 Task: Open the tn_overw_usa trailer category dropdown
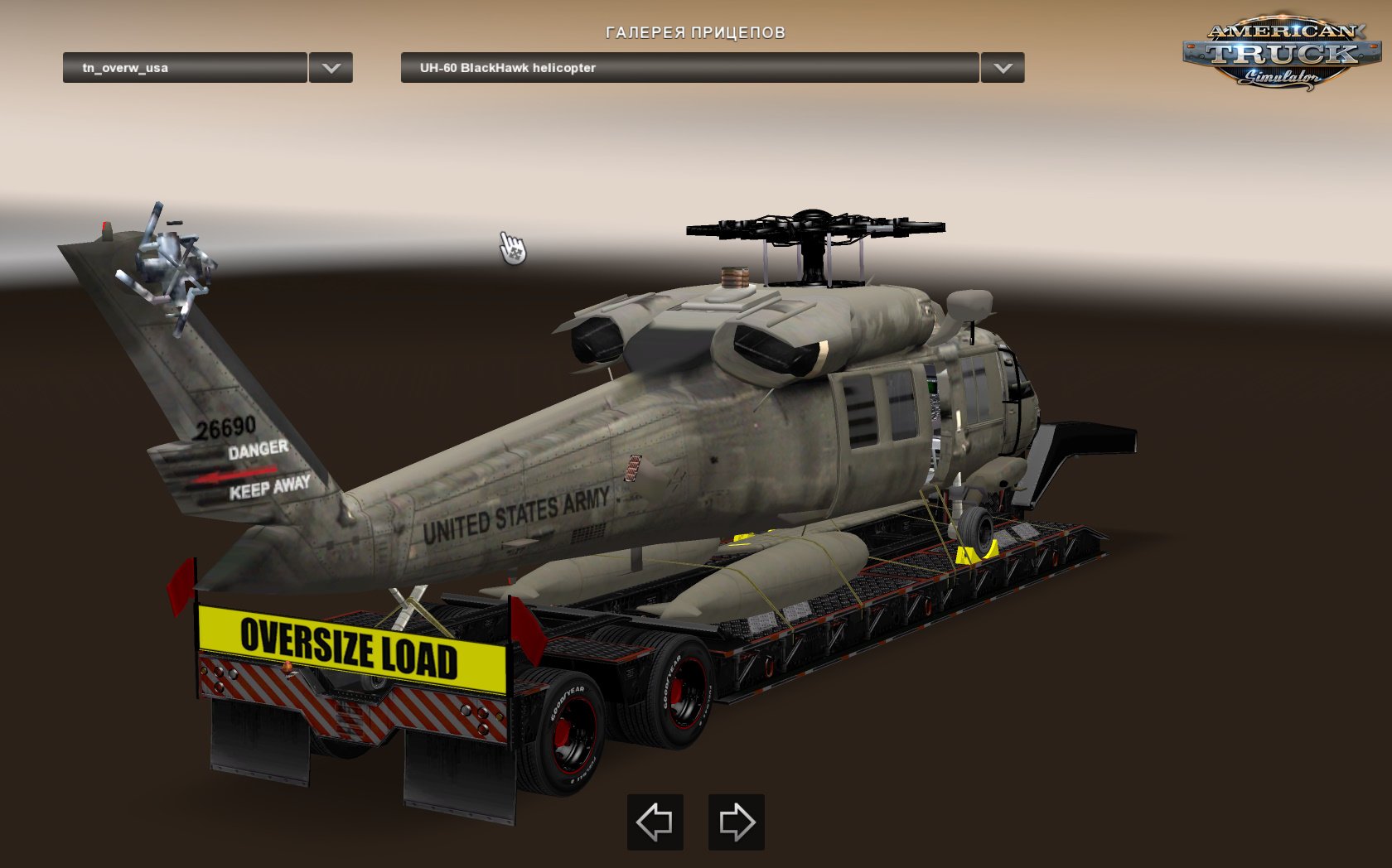click(x=331, y=69)
